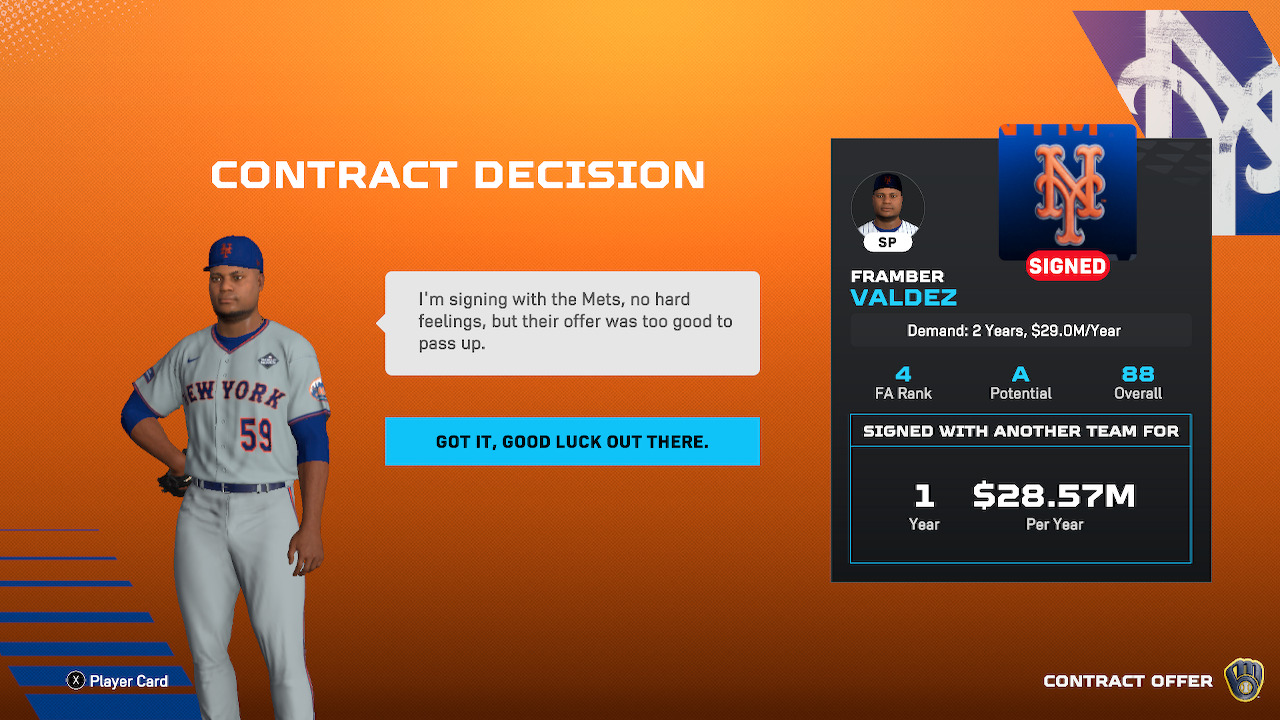Click Framber Valdez's speech bubble
The height and width of the screenshot is (720, 1280).
(572, 323)
